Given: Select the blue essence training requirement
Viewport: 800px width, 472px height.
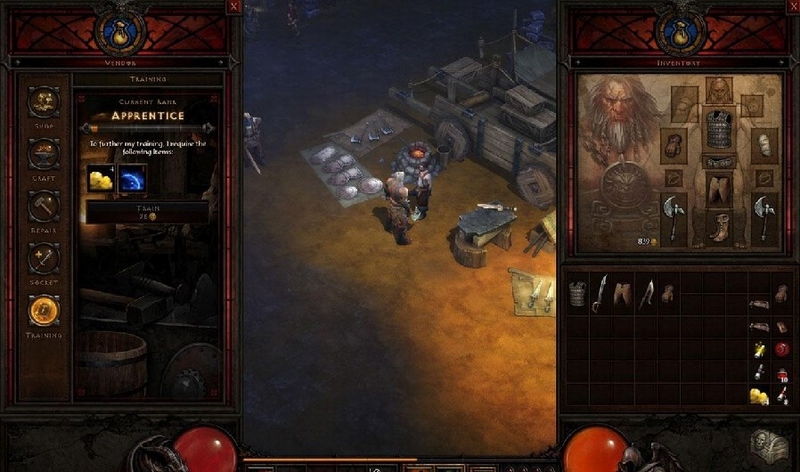Looking at the screenshot, I should (132, 179).
